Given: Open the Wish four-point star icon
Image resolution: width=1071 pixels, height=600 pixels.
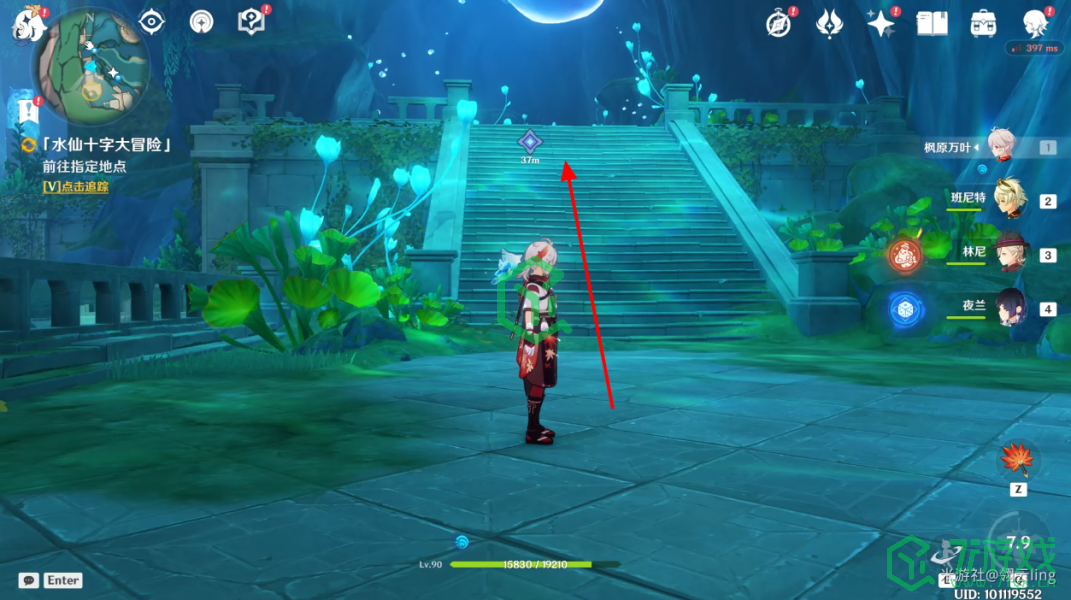Looking at the screenshot, I should [881, 23].
